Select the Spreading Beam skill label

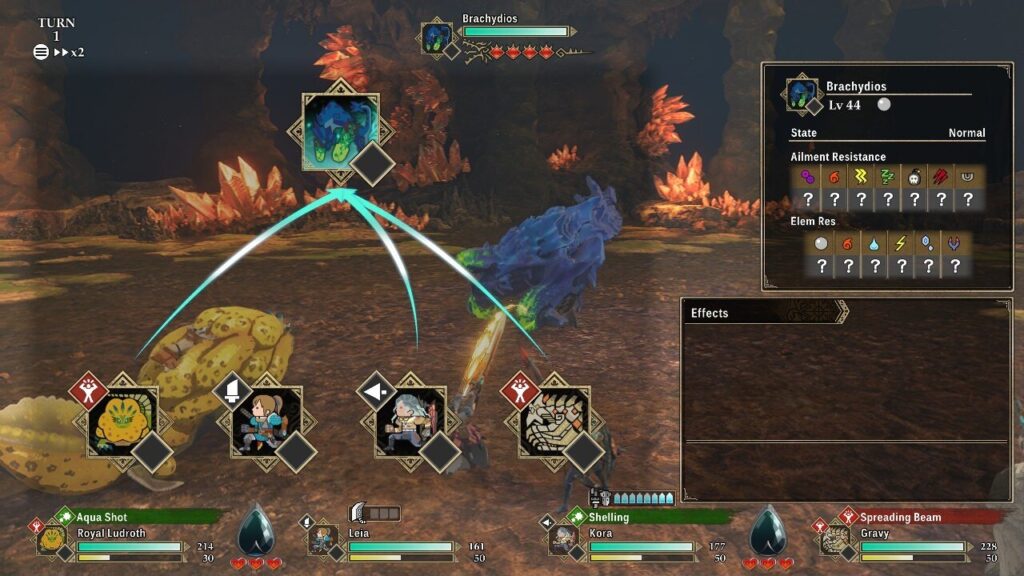click(x=901, y=517)
